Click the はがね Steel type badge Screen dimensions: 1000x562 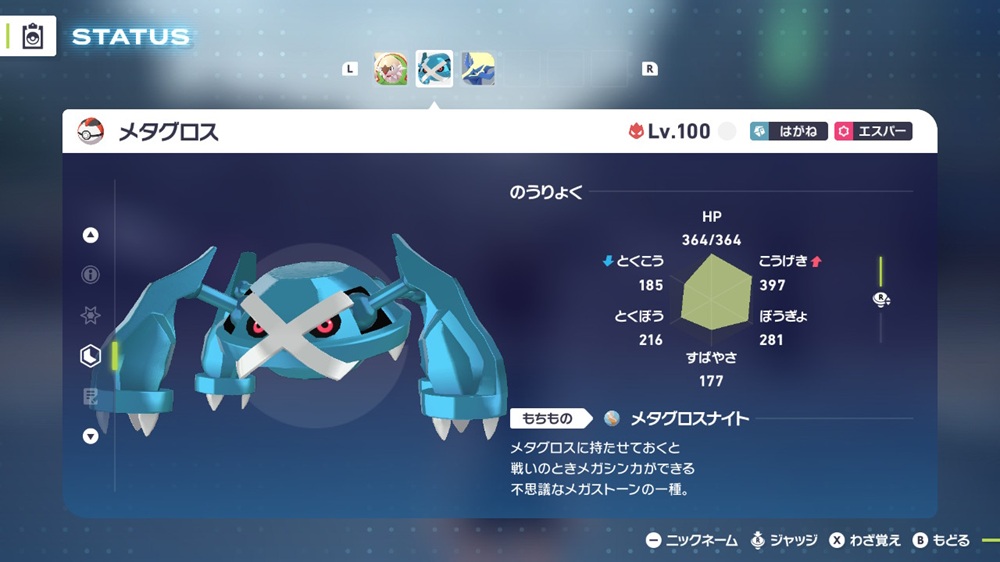[788, 132]
